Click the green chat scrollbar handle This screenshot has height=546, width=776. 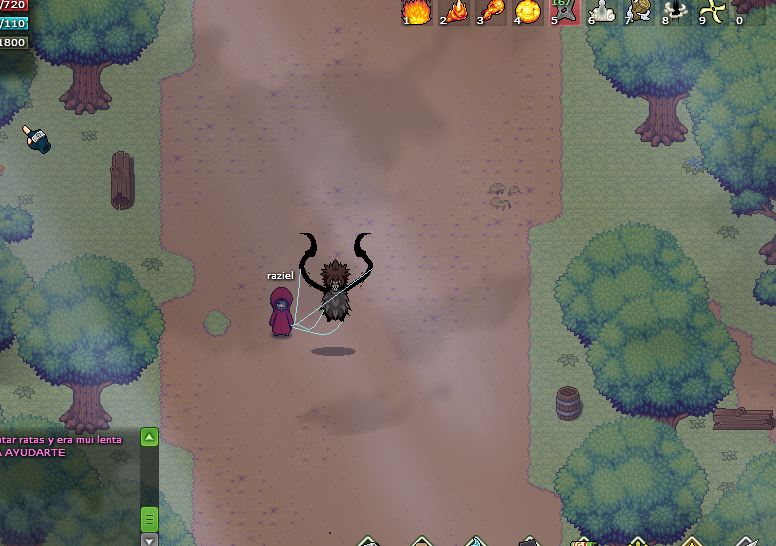pos(149,518)
